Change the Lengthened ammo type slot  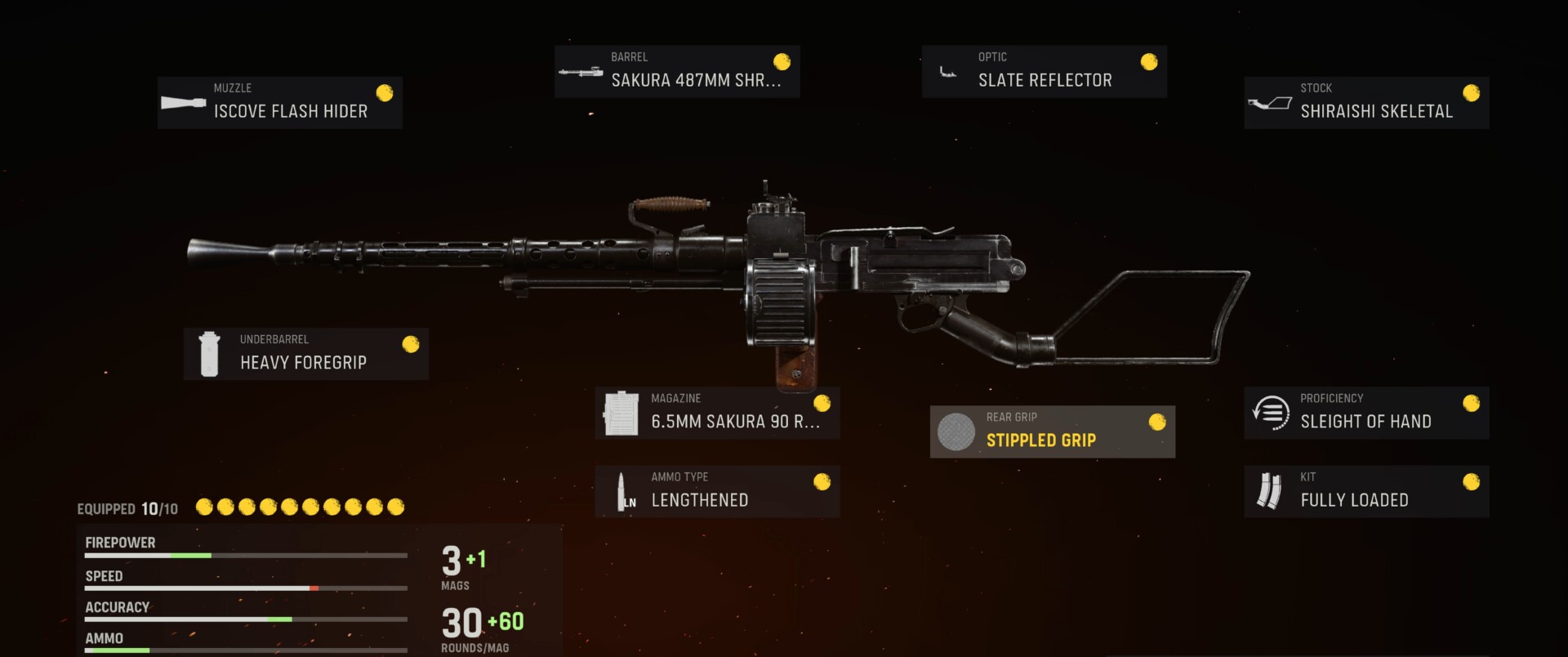pos(716,491)
